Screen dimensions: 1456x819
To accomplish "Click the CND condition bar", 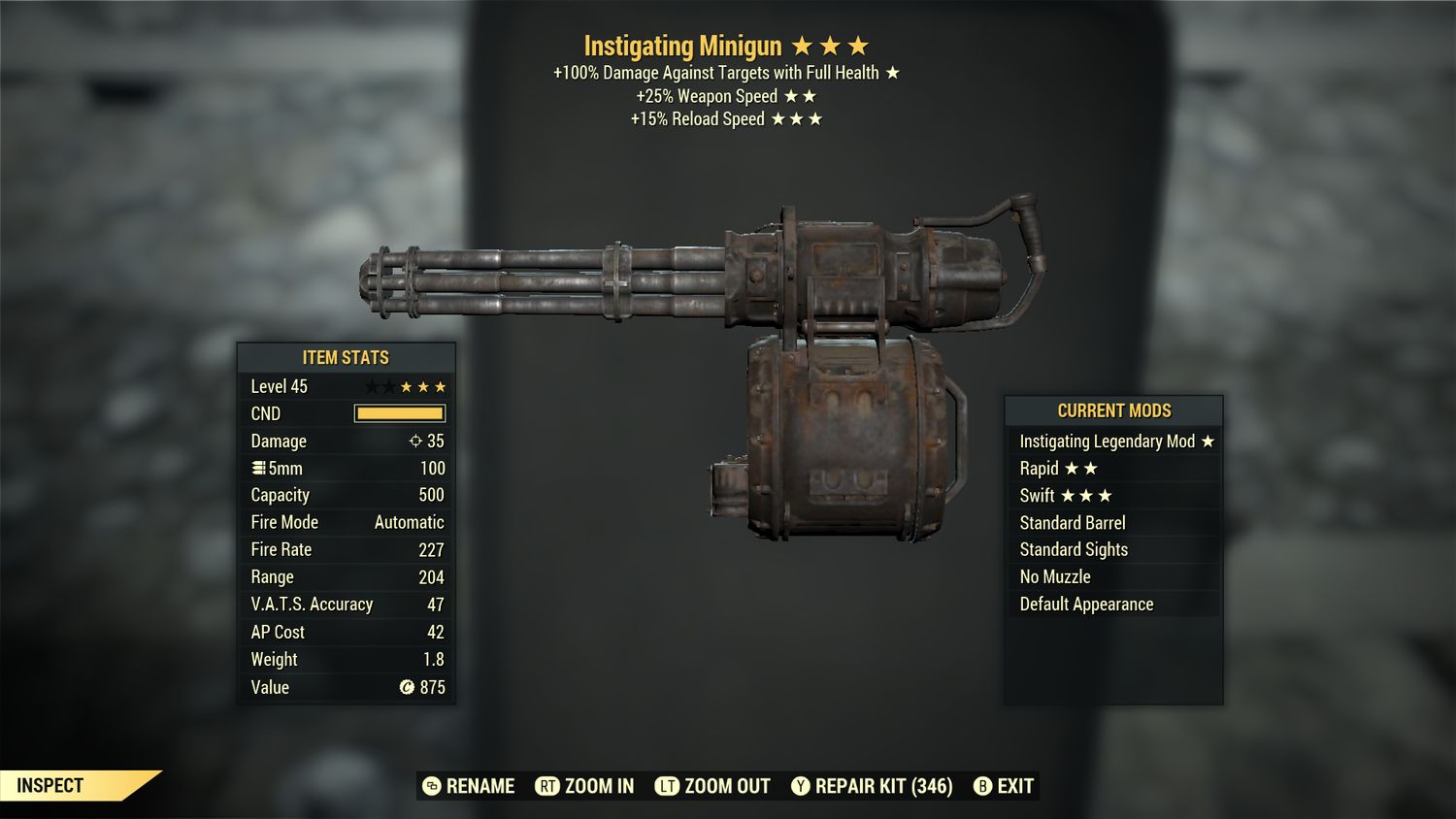I will coord(400,413).
